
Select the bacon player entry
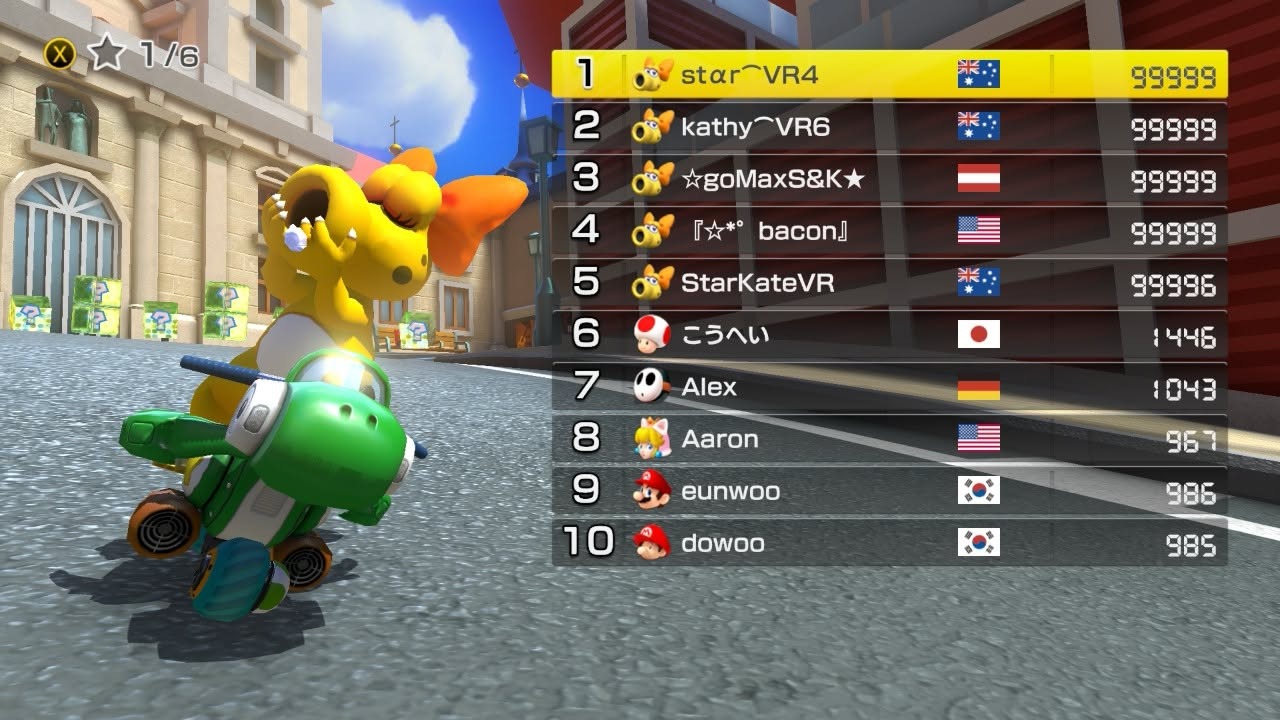tap(889, 231)
